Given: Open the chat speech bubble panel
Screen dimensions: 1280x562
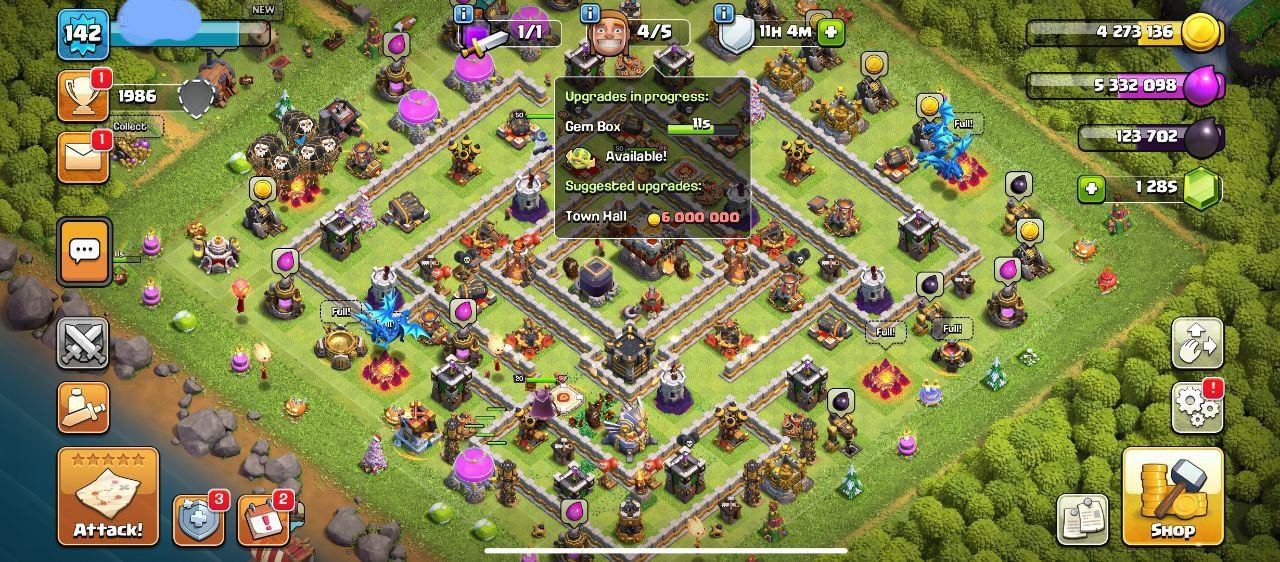Looking at the screenshot, I should [84, 250].
